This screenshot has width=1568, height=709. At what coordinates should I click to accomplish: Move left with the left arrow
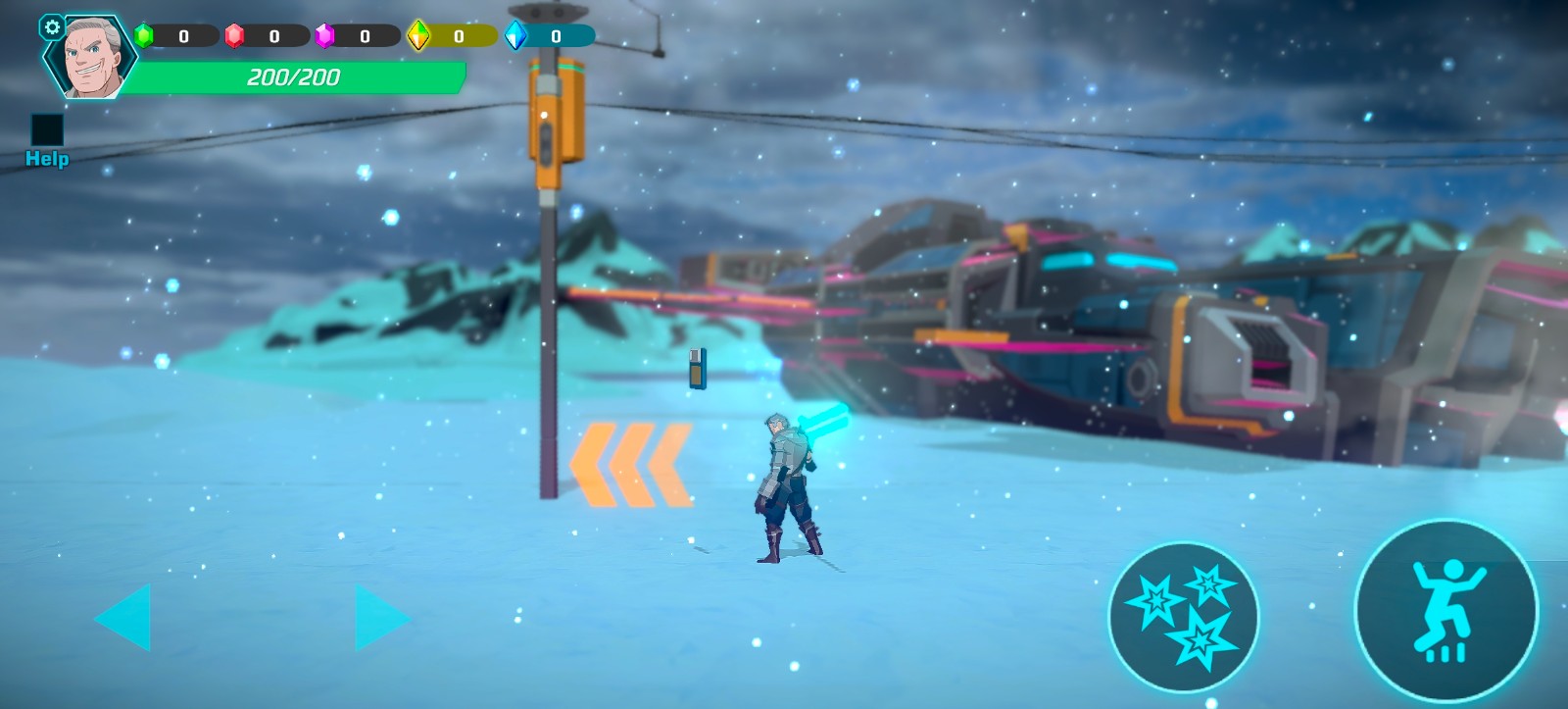[124, 617]
